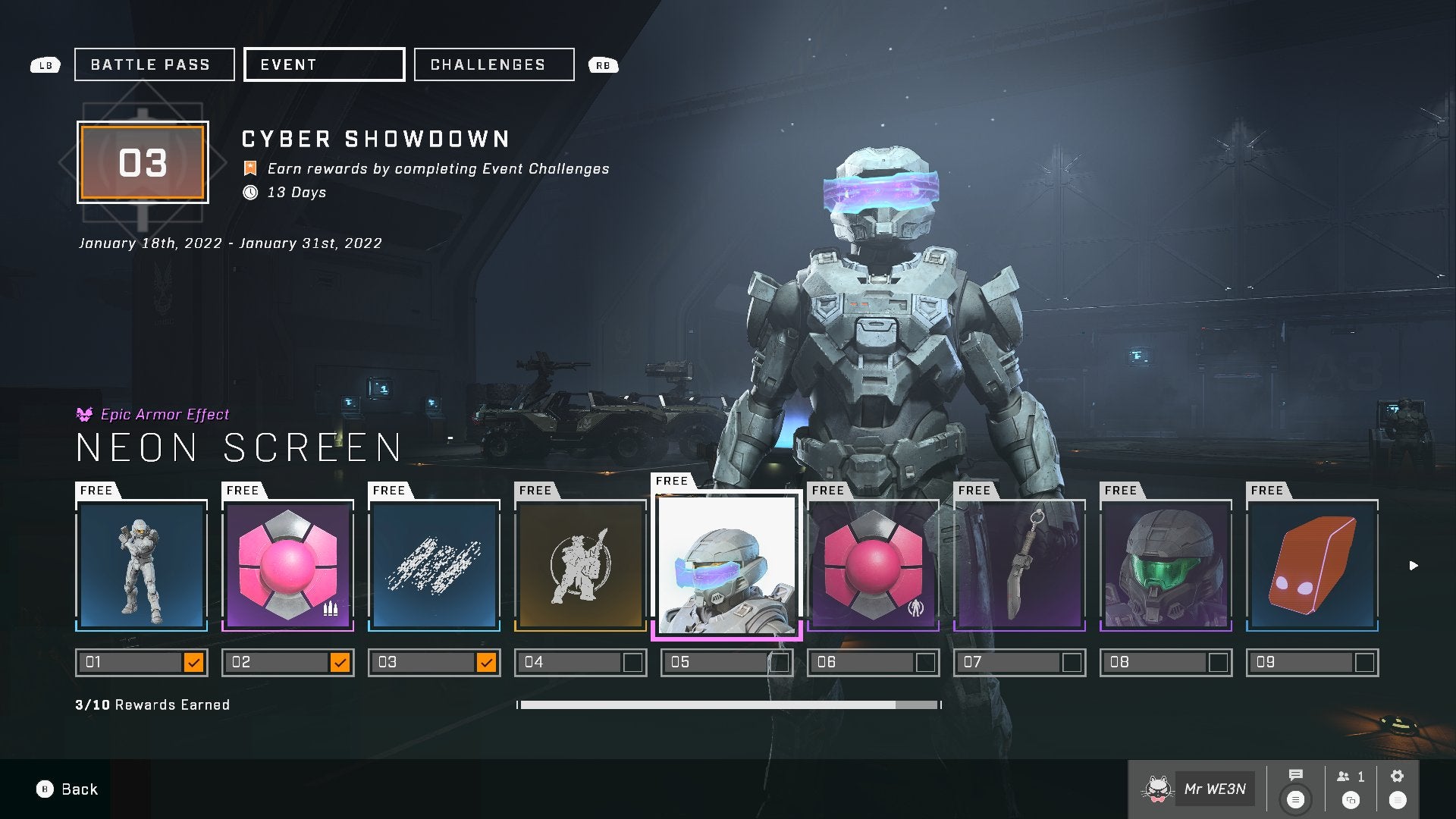This screenshot has height=819, width=1456.
Task: Choose the tier 02 pink challenge swap reward
Action: coord(288,565)
